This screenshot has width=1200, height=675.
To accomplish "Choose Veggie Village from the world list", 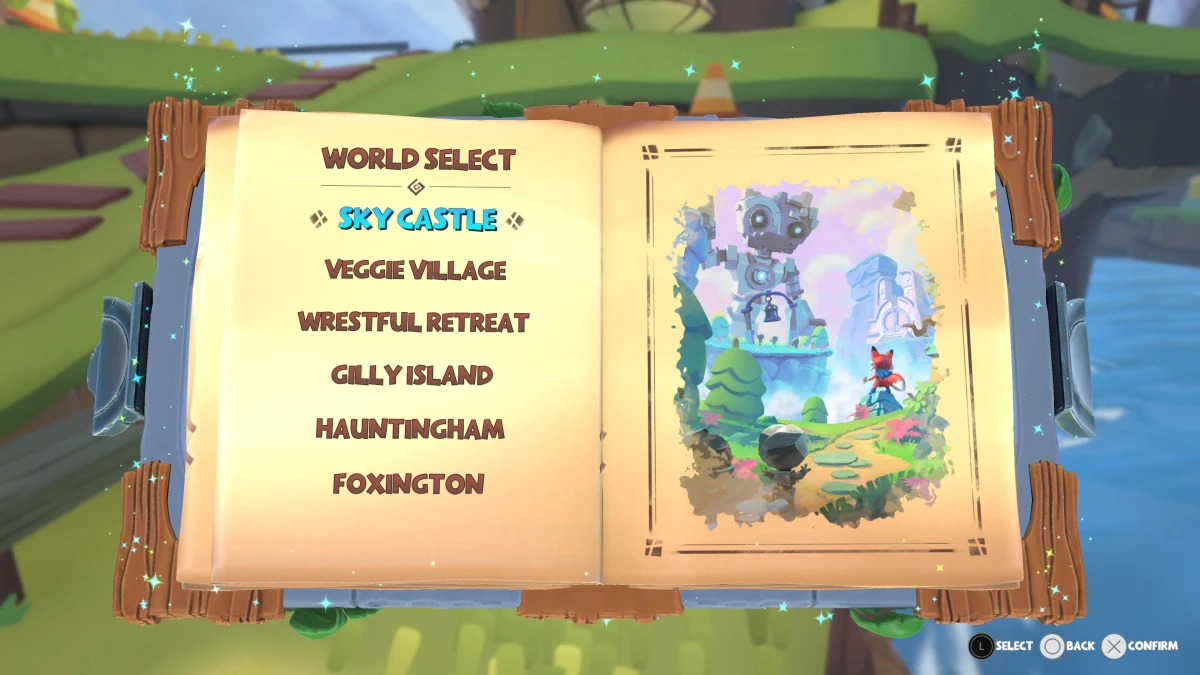I will point(416,270).
